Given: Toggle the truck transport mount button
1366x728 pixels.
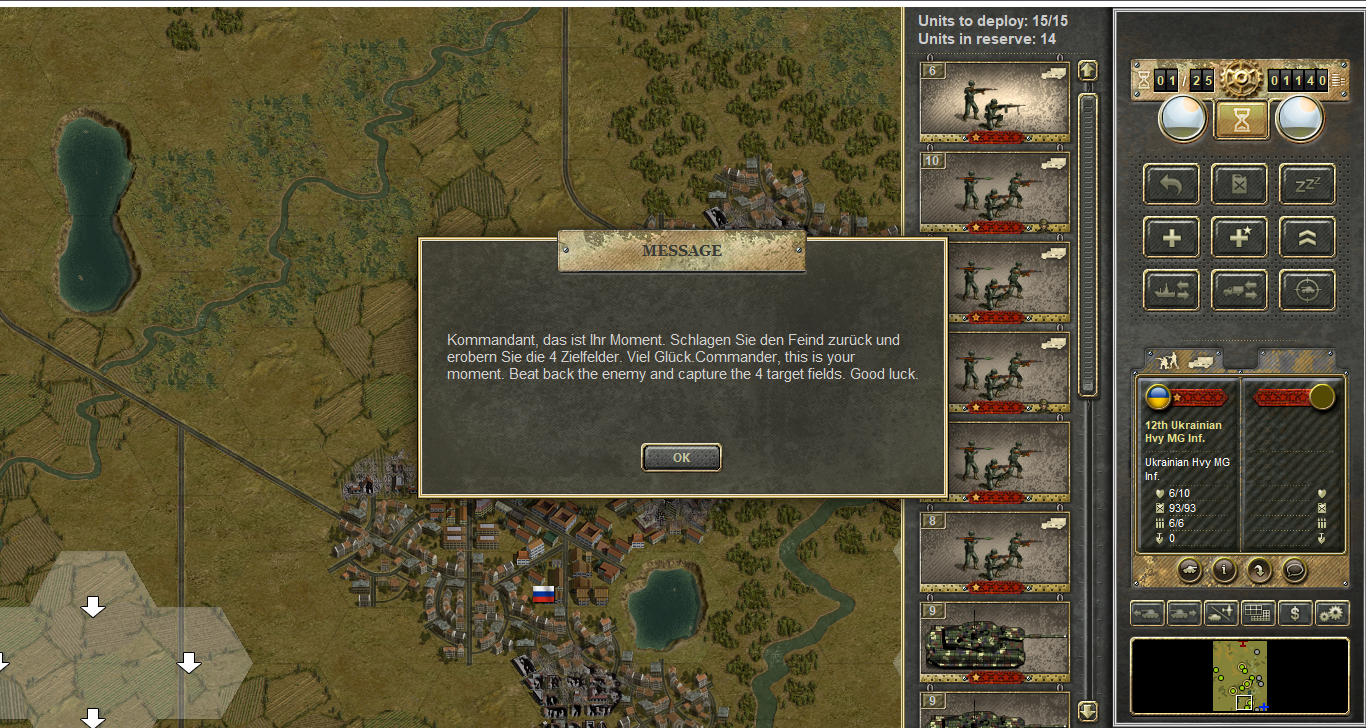Looking at the screenshot, I should pos(1240,290).
